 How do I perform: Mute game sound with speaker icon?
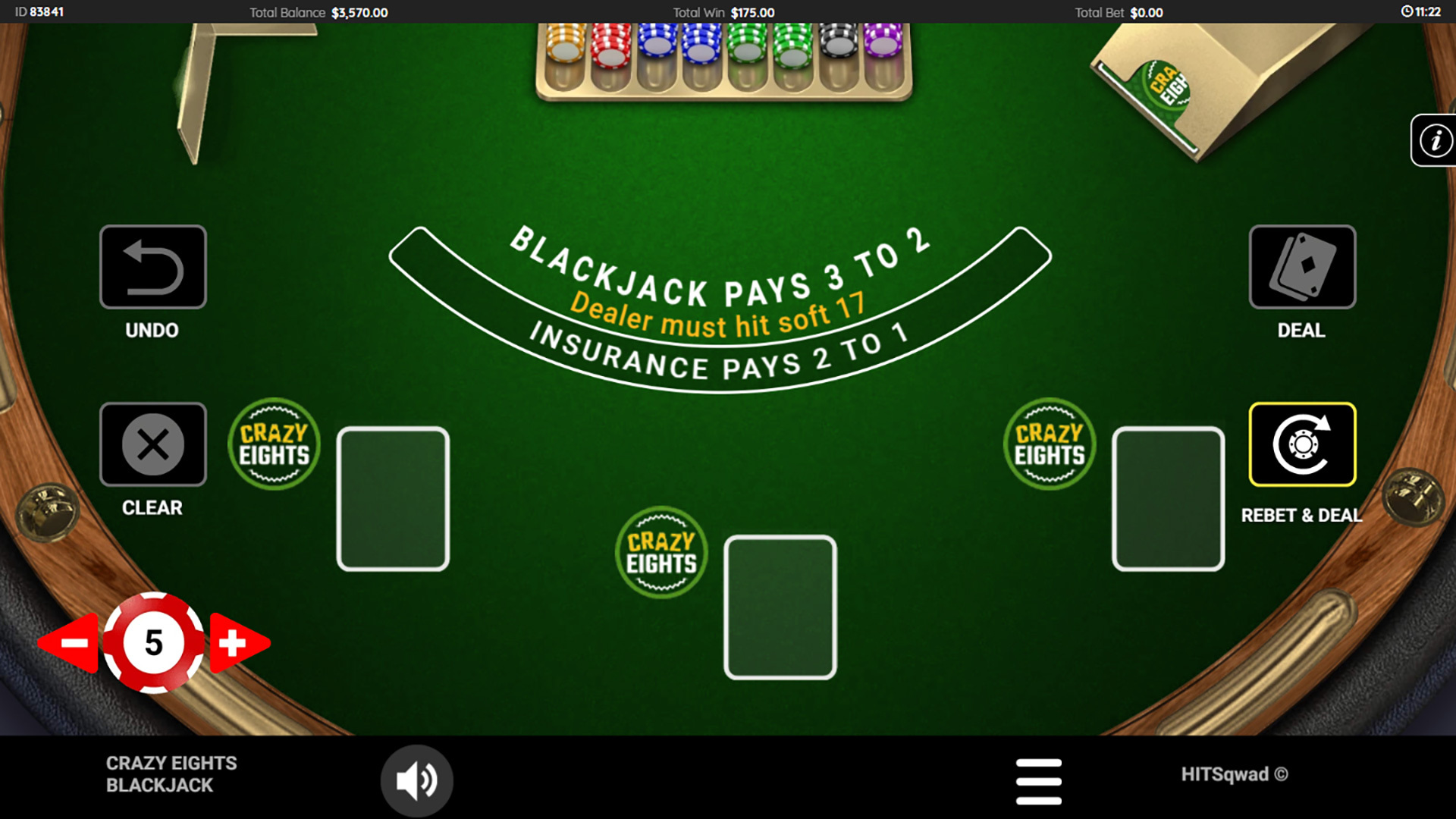pos(416,780)
